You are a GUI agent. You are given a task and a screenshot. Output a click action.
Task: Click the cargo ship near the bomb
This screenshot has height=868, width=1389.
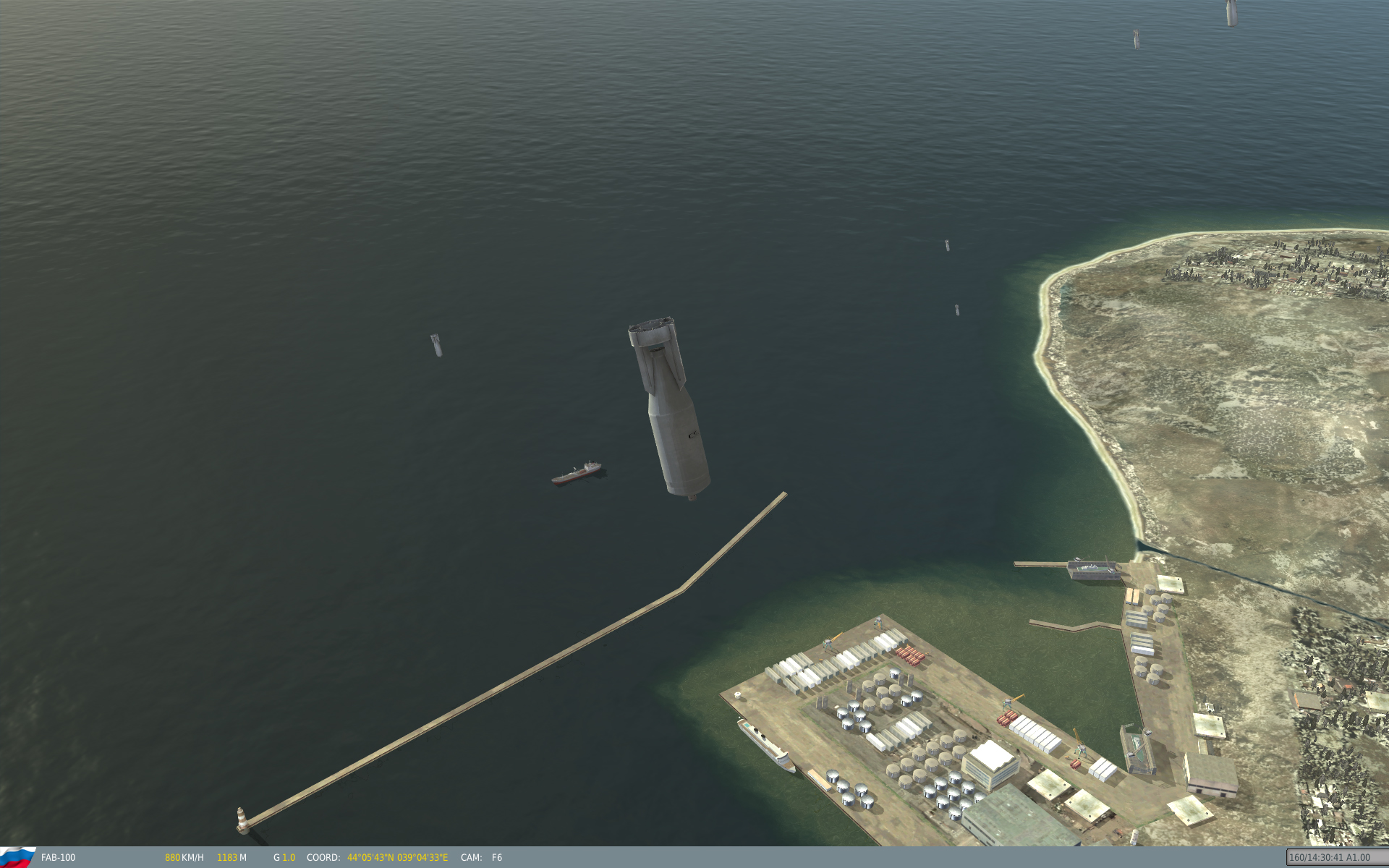pyautogui.click(x=576, y=471)
